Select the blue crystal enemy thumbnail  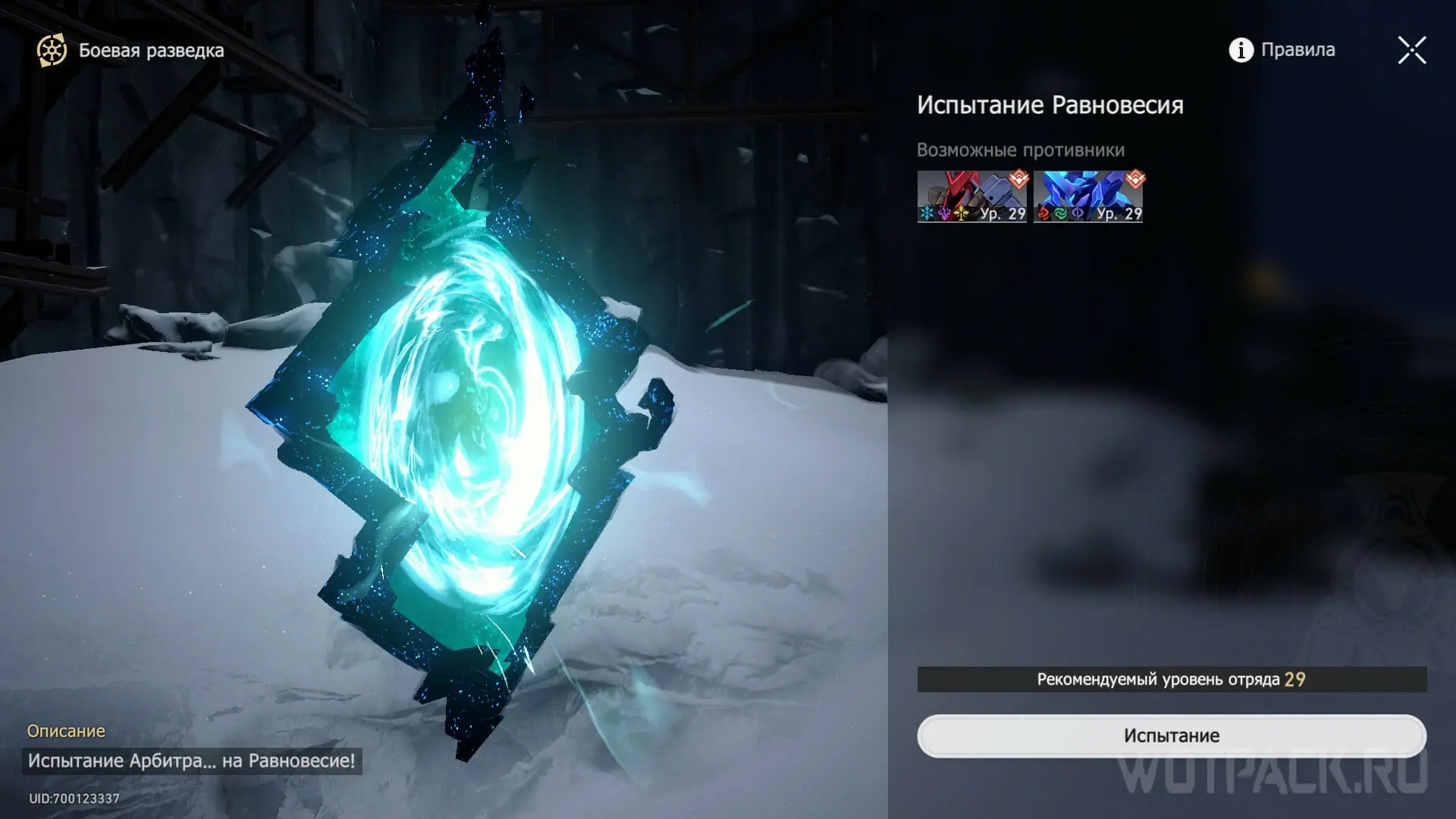(1087, 196)
